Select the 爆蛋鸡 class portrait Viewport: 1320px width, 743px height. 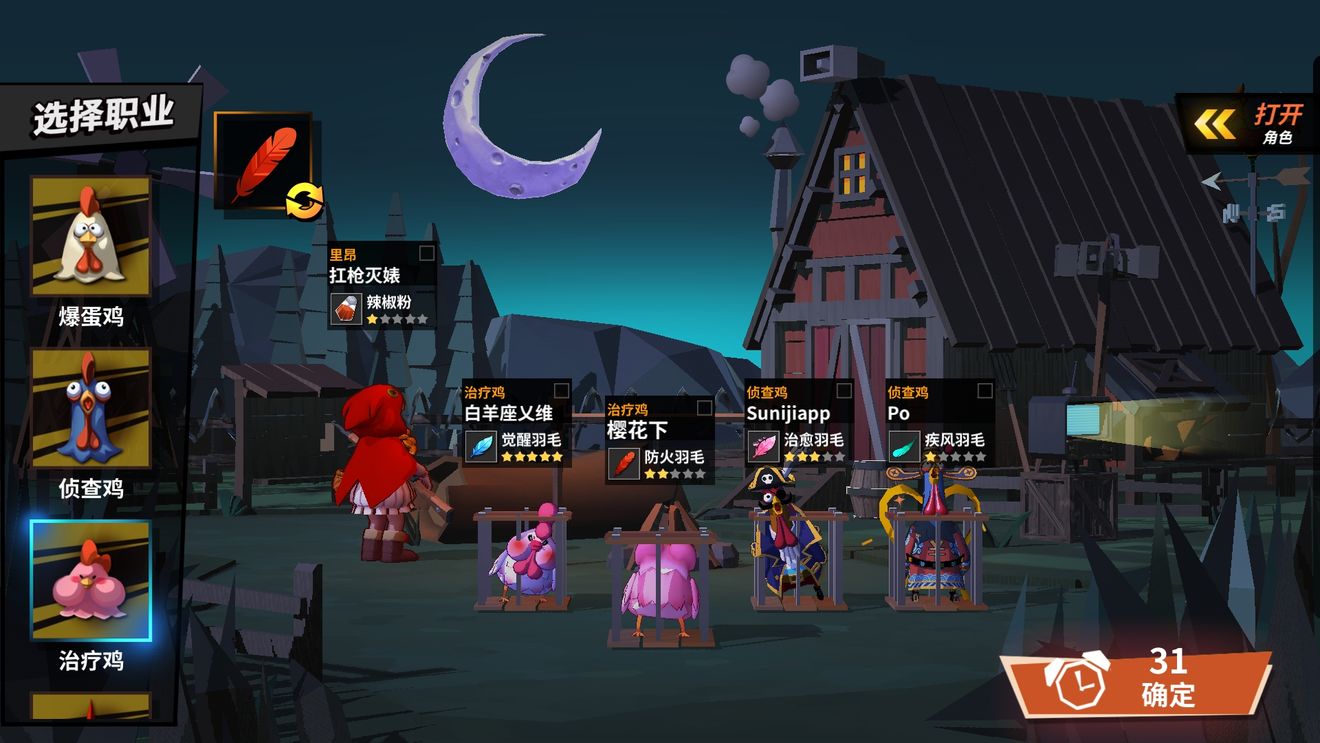point(90,236)
